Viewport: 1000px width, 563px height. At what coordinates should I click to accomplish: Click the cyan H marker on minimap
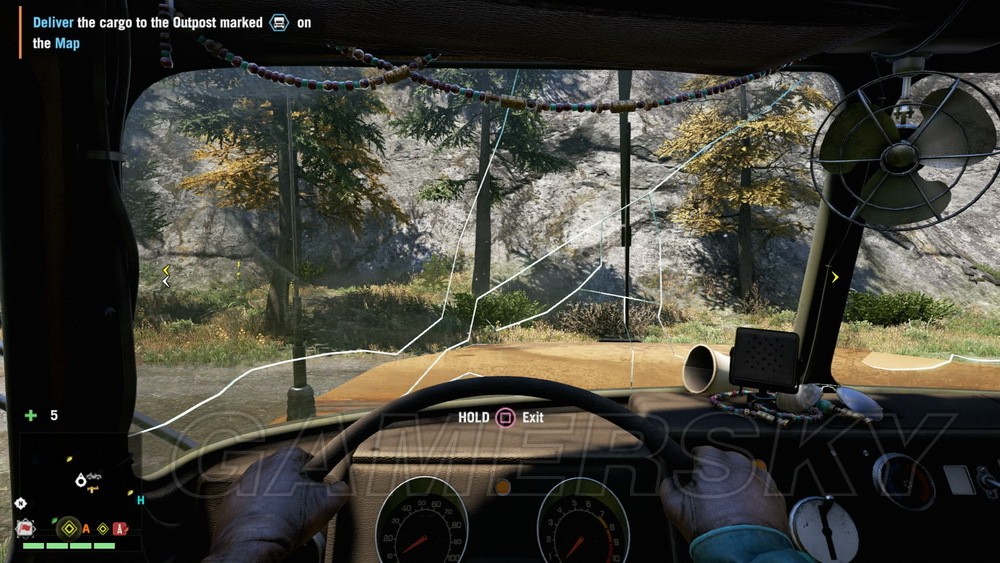[x=141, y=500]
